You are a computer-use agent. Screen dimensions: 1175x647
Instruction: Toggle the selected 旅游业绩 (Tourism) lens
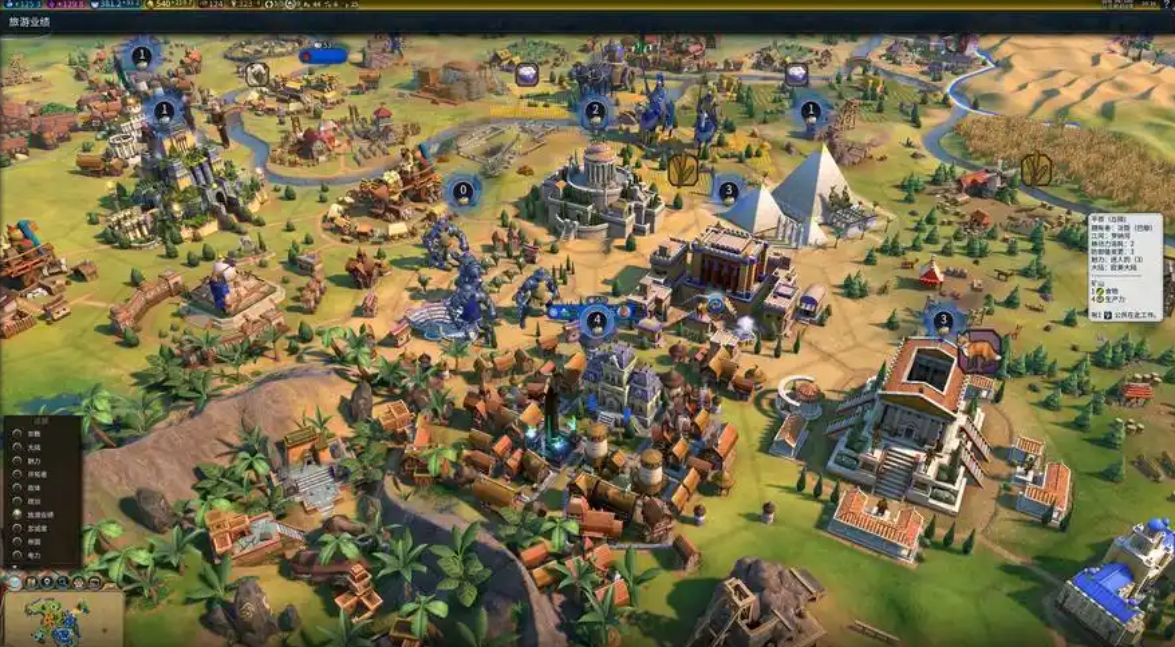coord(17,515)
